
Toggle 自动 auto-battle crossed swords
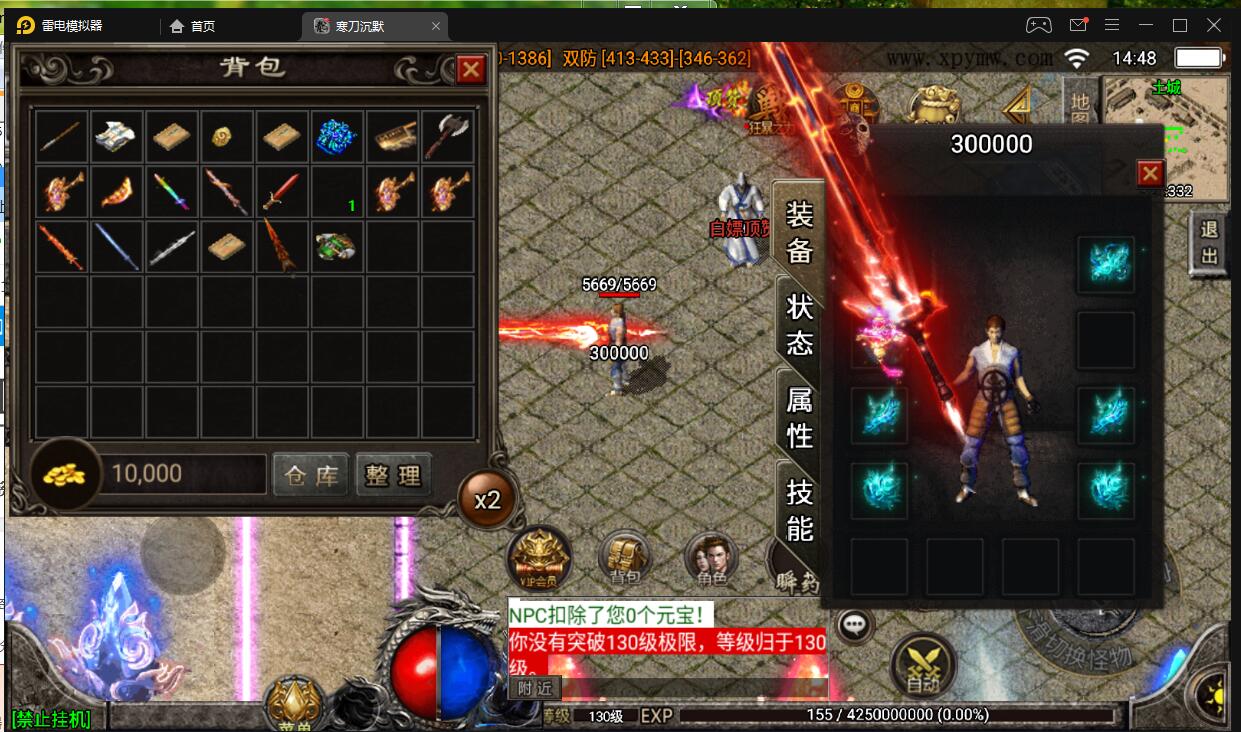pos(922,665)
